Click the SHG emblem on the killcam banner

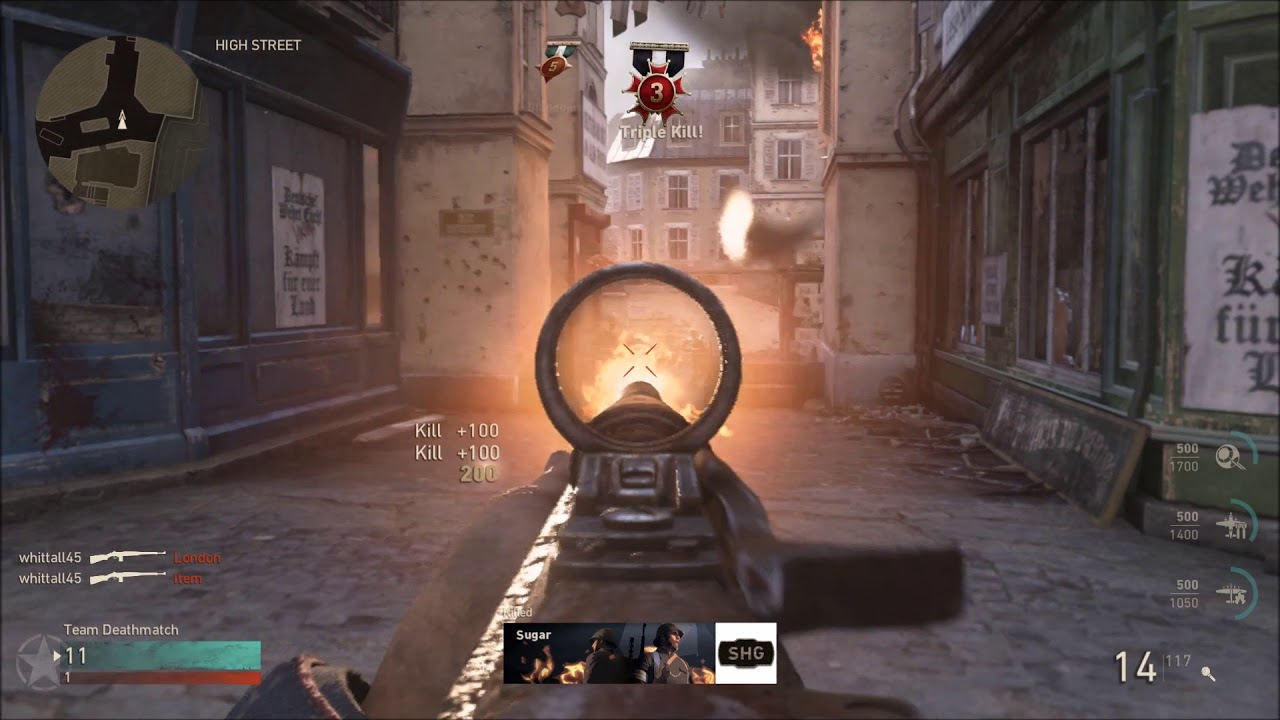coord(744,653)
